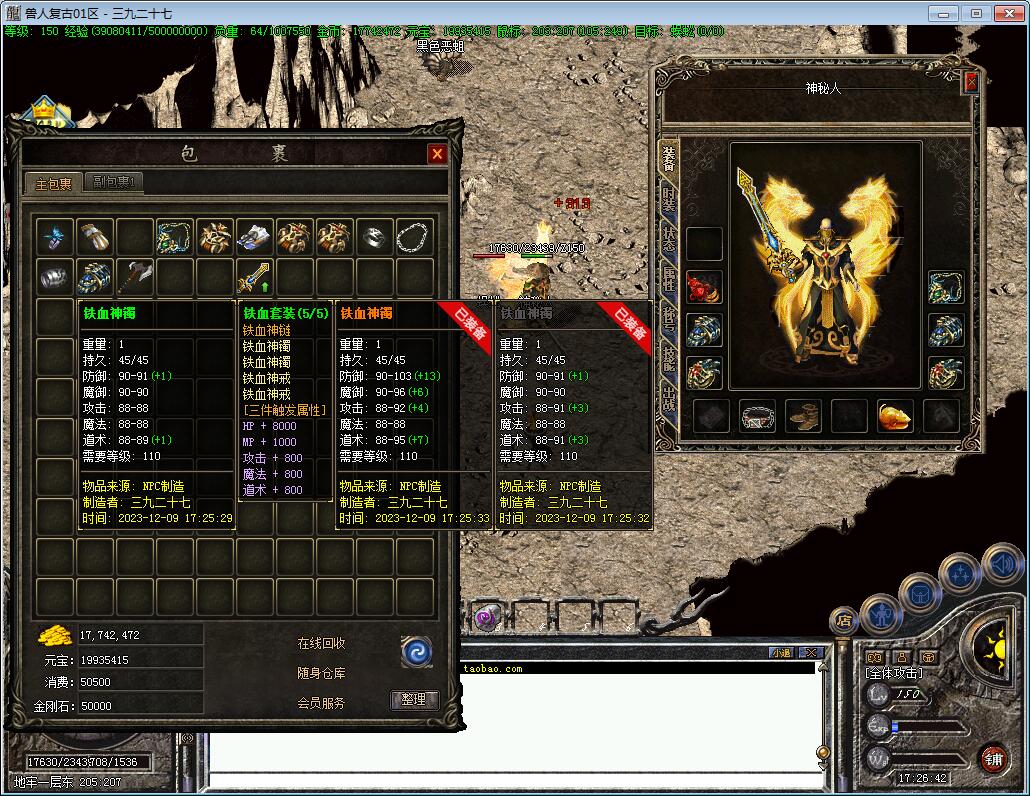Toggle the sound speaker button
The image size is (1030, 796).
pos(1001,565)
